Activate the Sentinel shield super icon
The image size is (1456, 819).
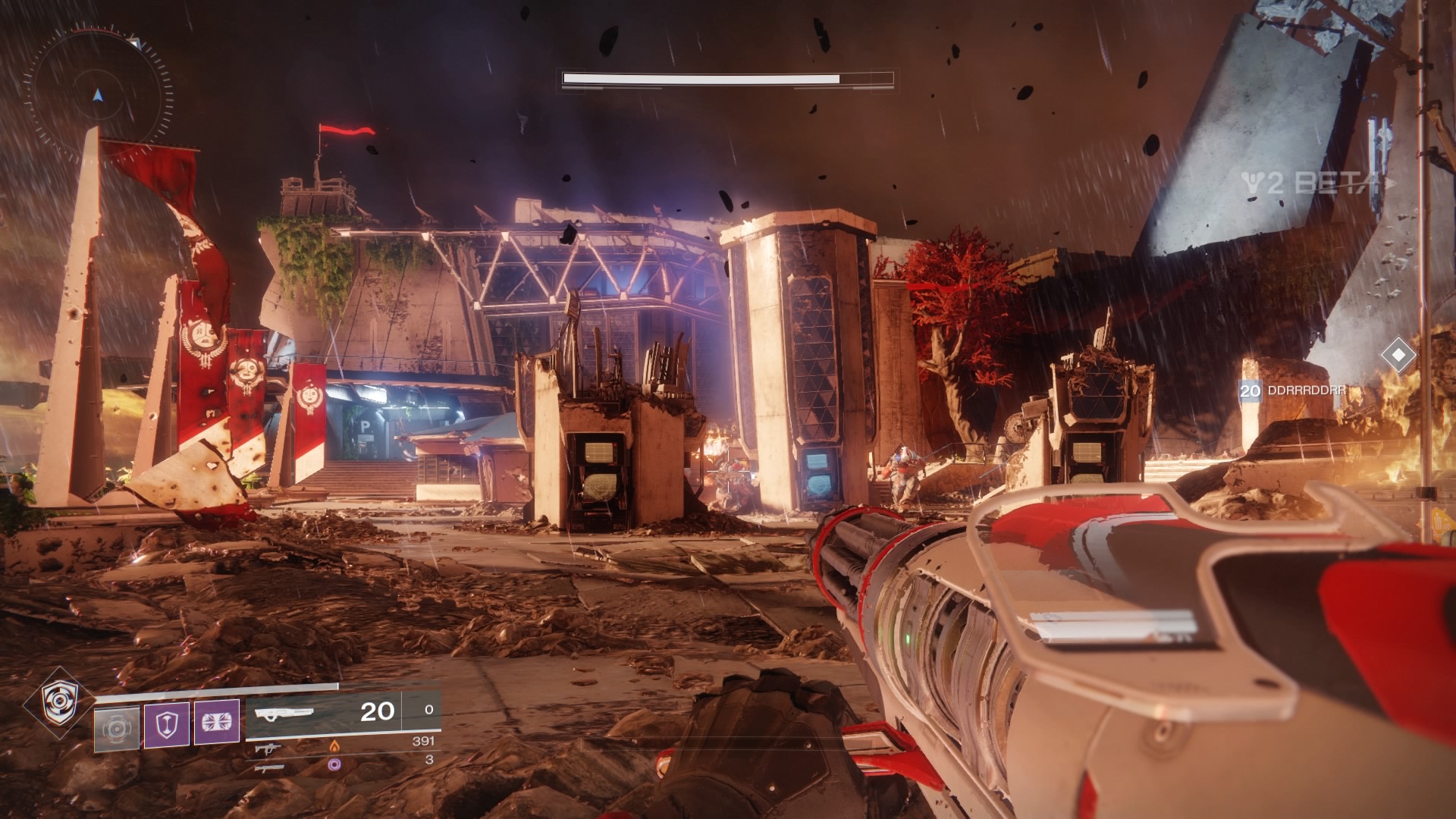[58, 702]
